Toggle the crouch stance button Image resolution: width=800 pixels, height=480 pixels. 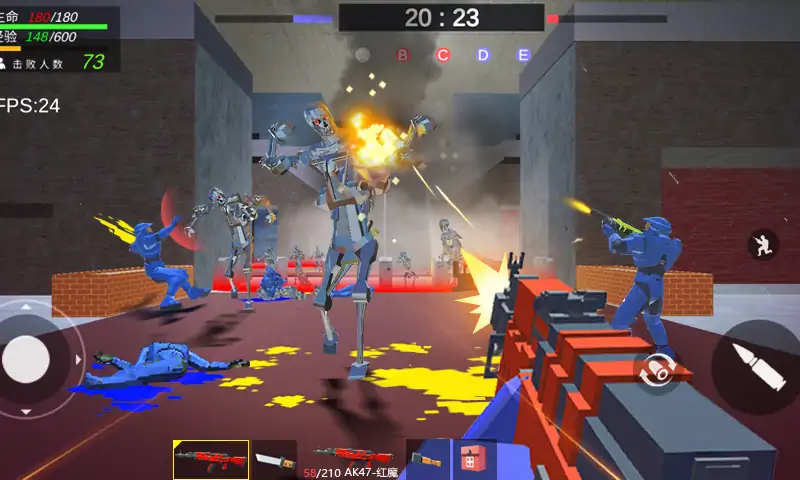coord(763,245)
